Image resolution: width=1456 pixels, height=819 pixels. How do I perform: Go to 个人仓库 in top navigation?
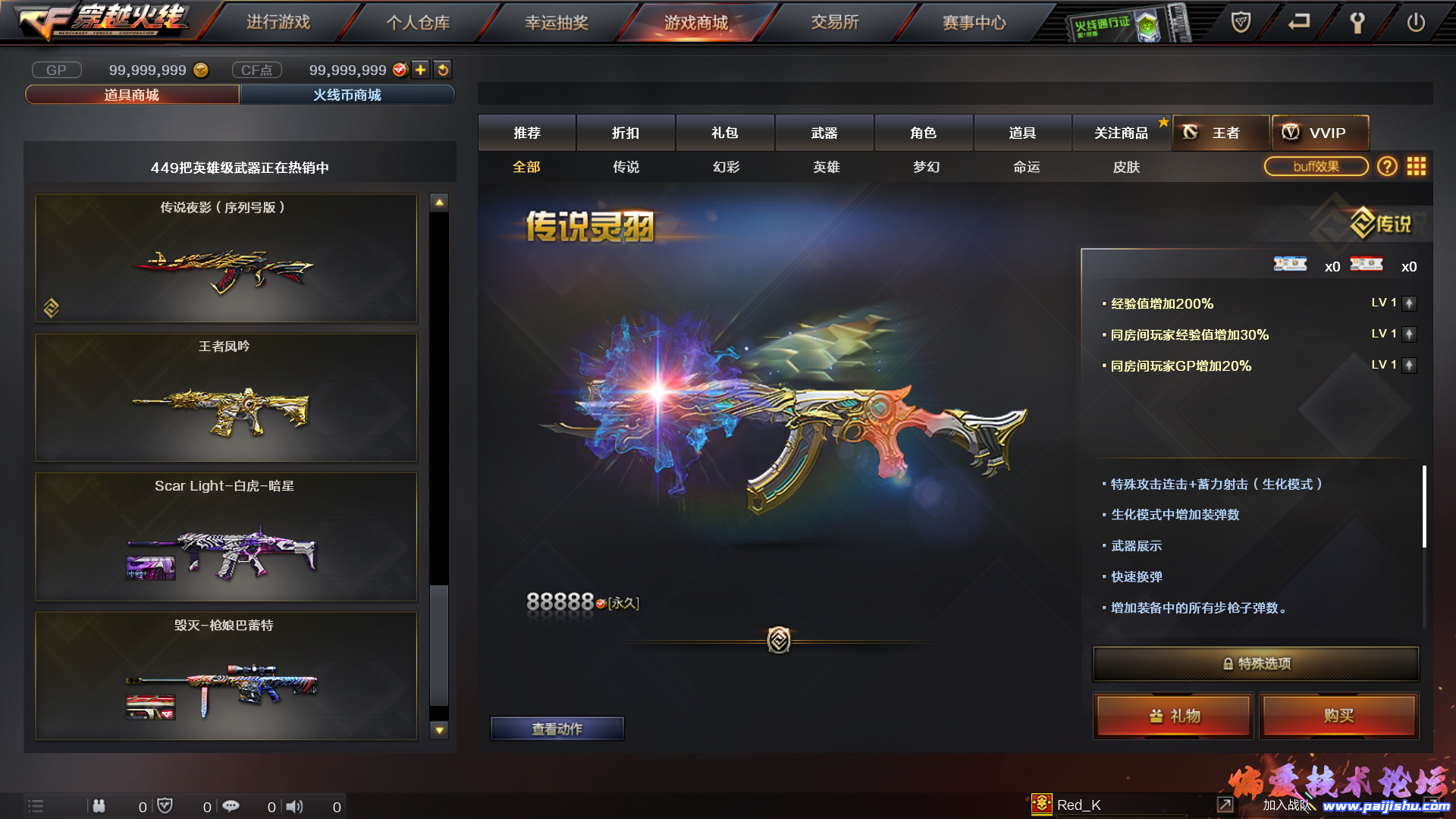418,23
